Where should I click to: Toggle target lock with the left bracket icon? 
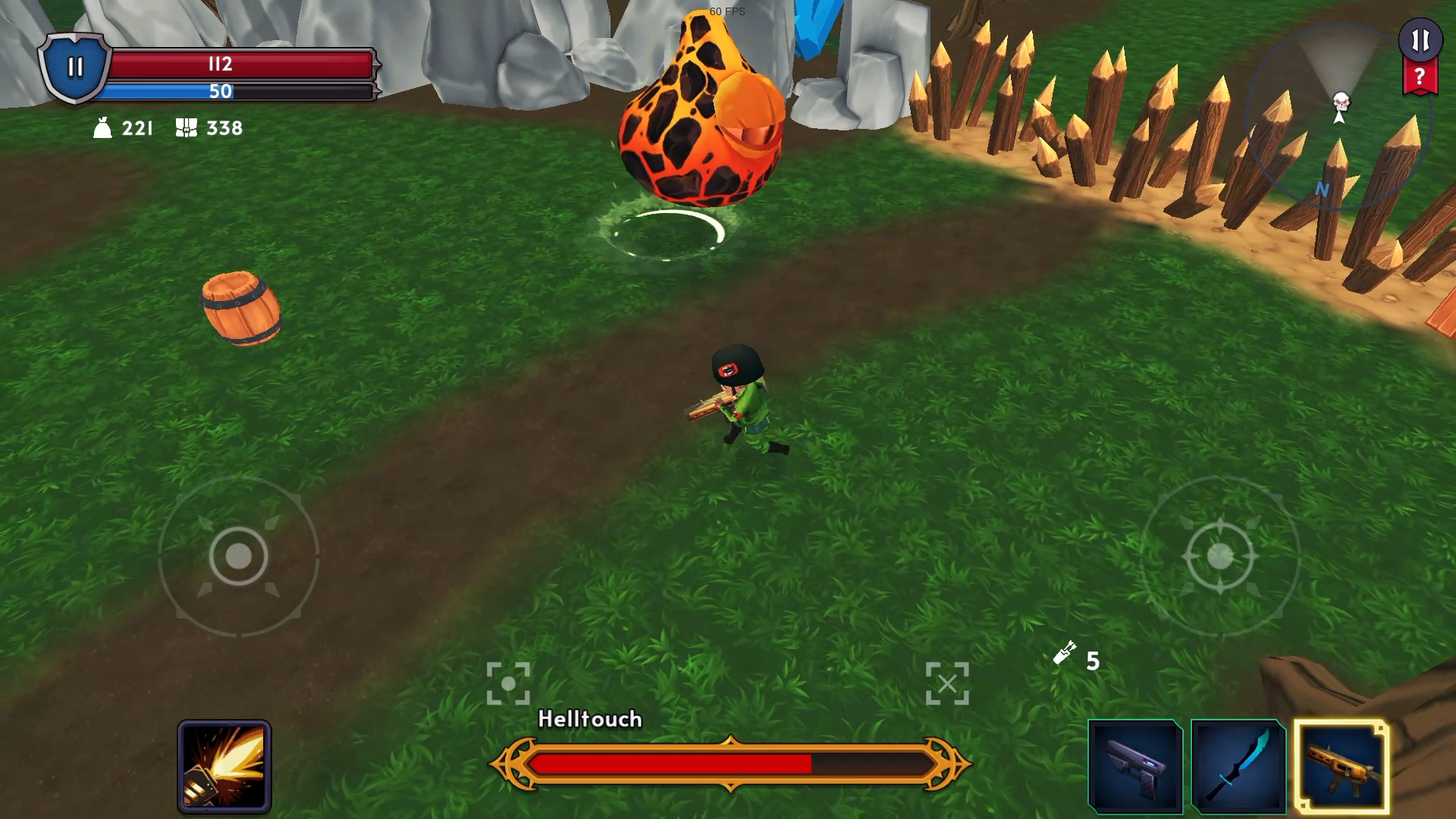click(509, 682)
